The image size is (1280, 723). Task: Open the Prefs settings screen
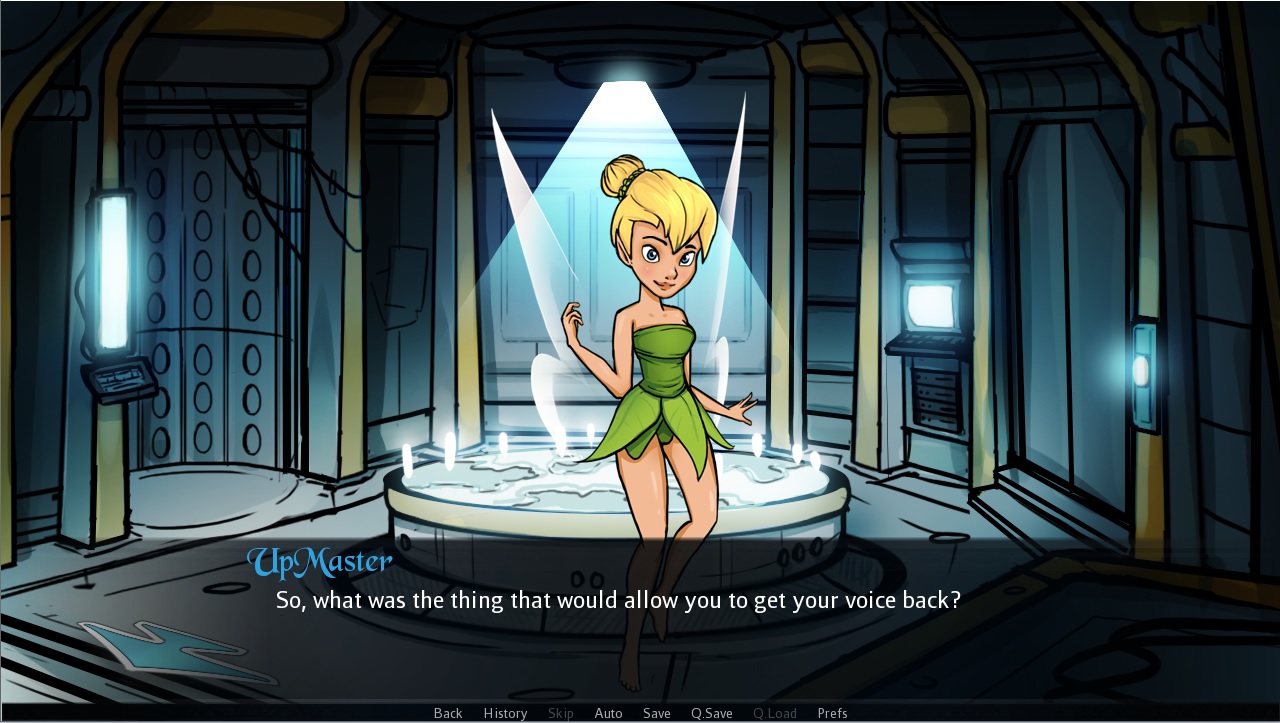[832, 713]
